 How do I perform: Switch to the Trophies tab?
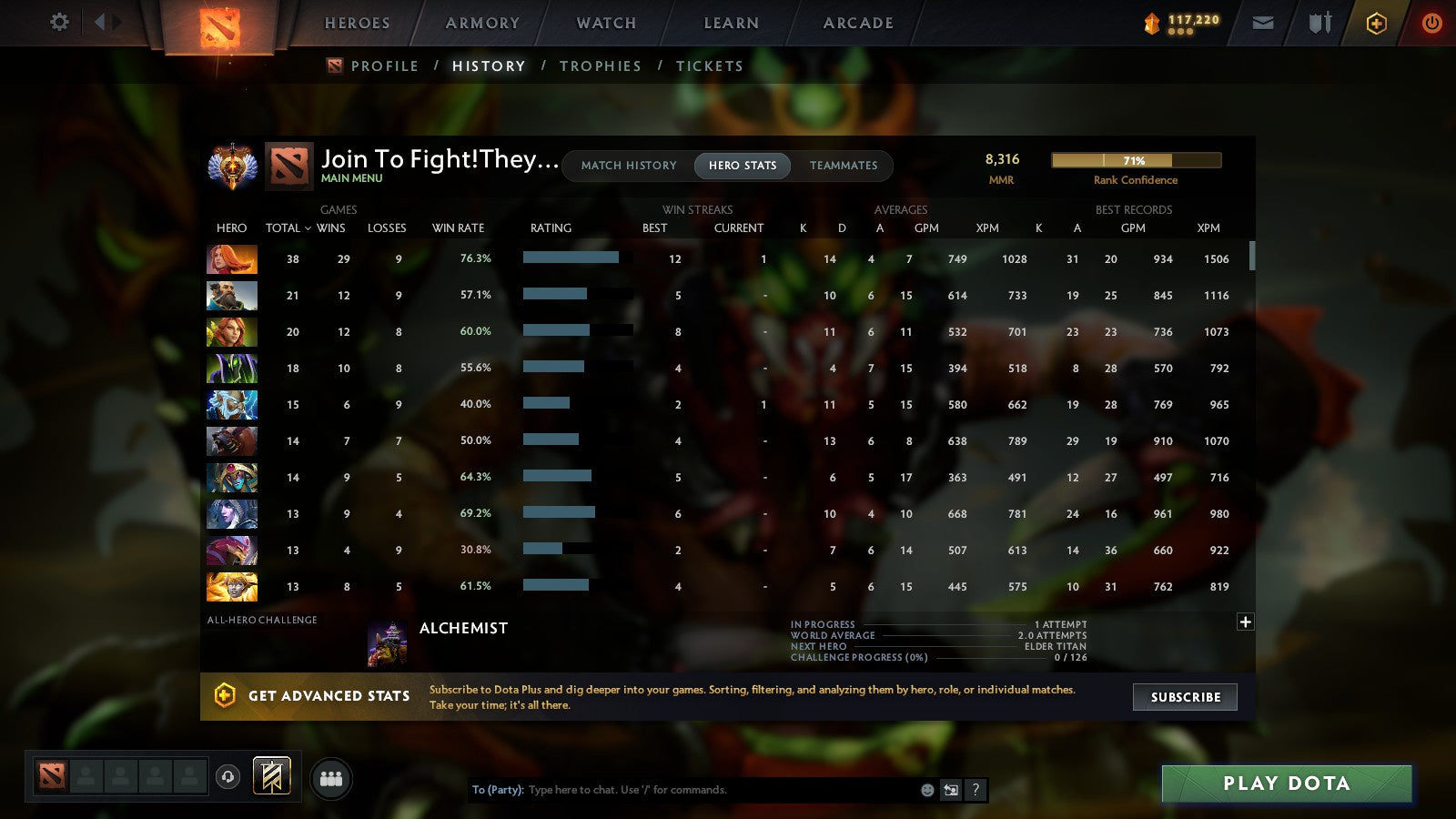[x=601, y=66]
